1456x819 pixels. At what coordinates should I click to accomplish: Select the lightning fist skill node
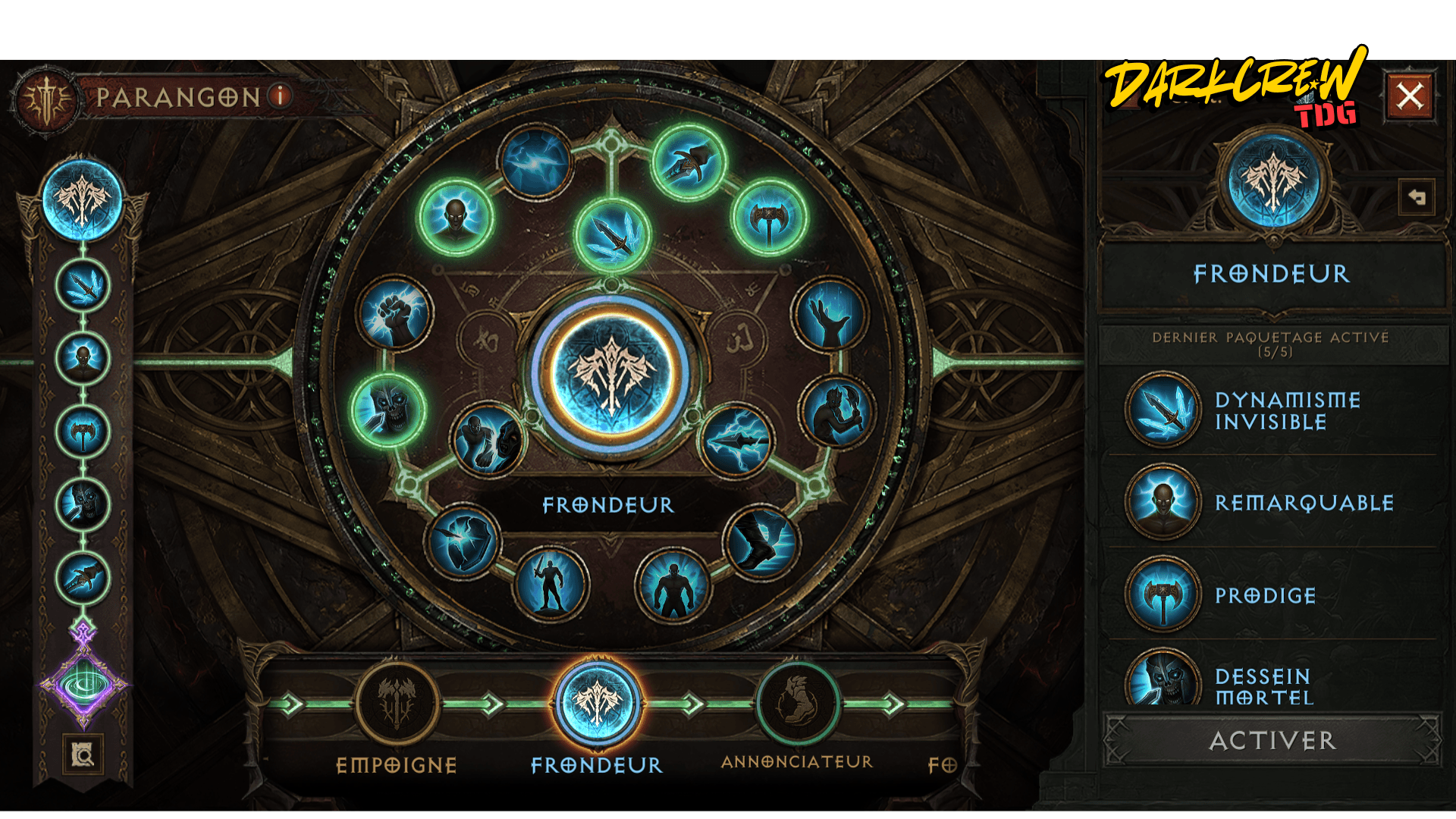(x=394, y=313)
